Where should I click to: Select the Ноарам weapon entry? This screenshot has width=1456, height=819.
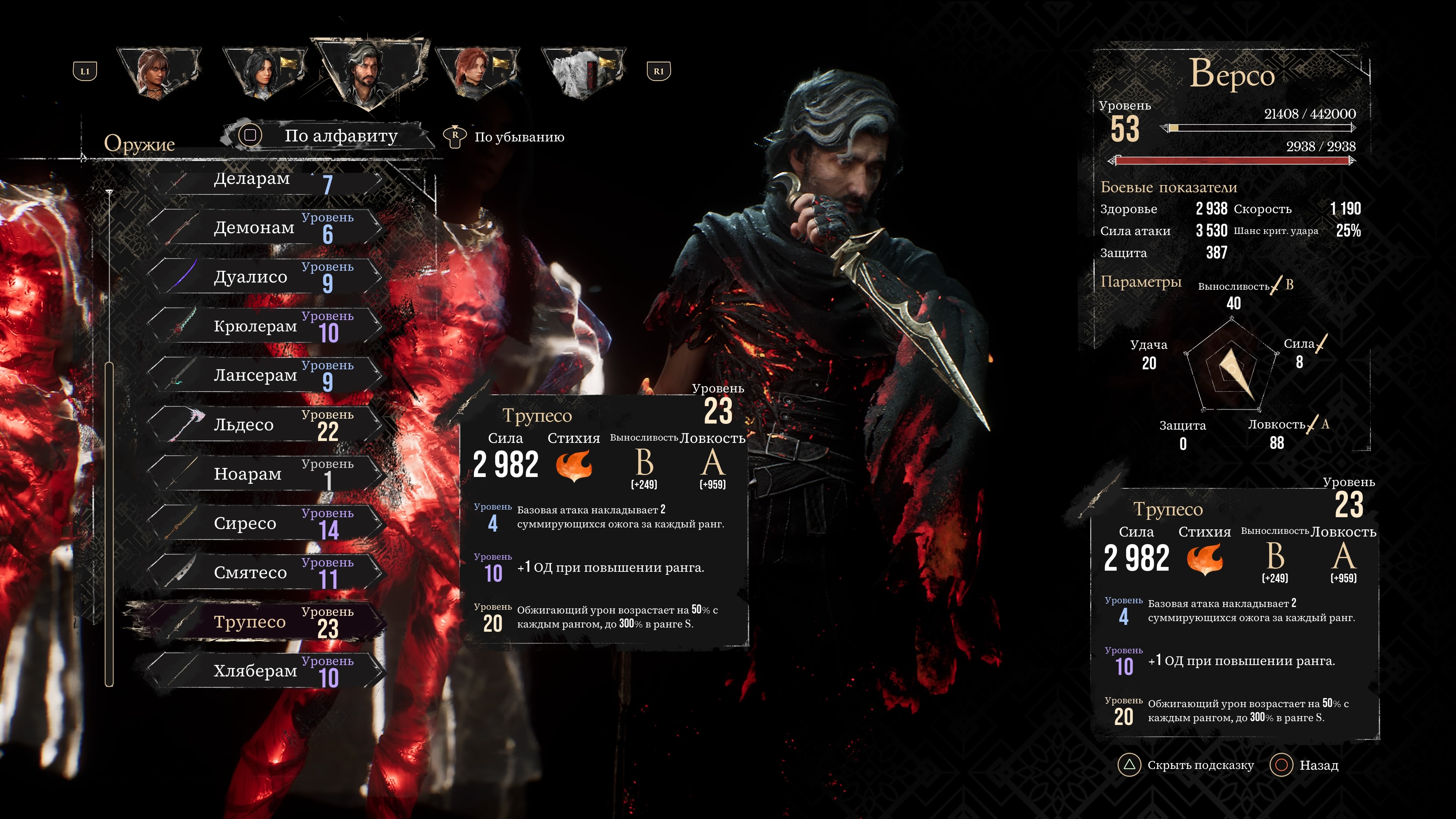(266, 474)
